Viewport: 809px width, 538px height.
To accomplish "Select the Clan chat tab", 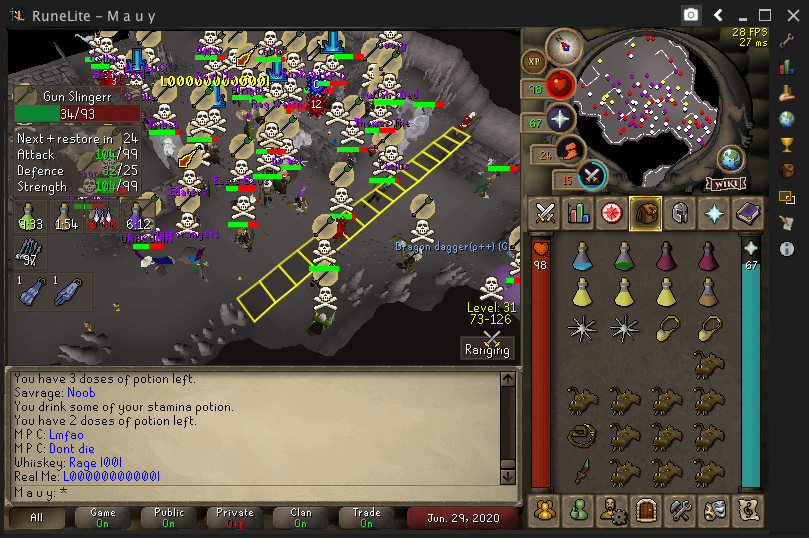I will [301, 517].
